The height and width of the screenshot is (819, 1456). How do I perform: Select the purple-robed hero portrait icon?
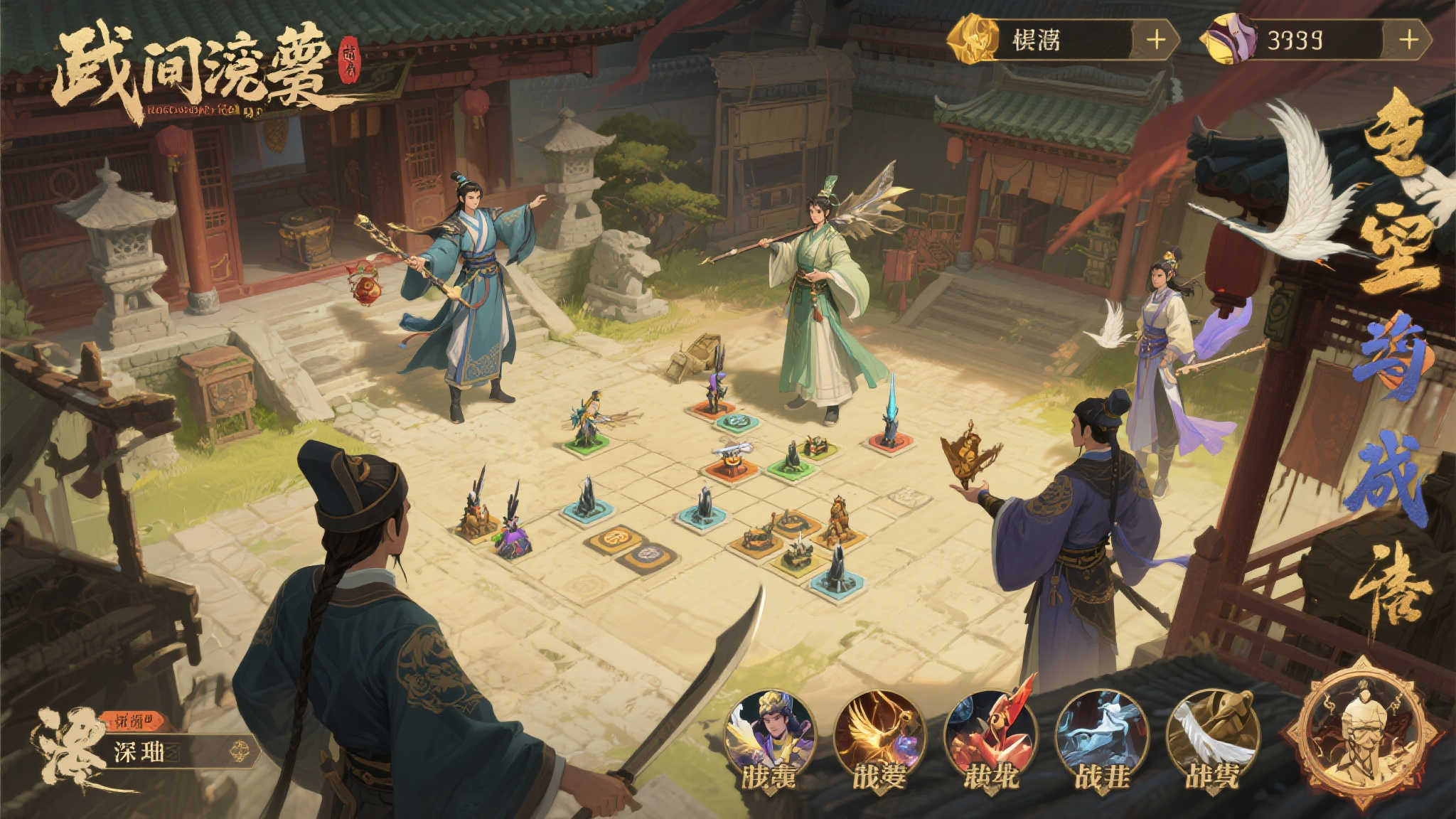pyautogui.click(x=770, y=735)
